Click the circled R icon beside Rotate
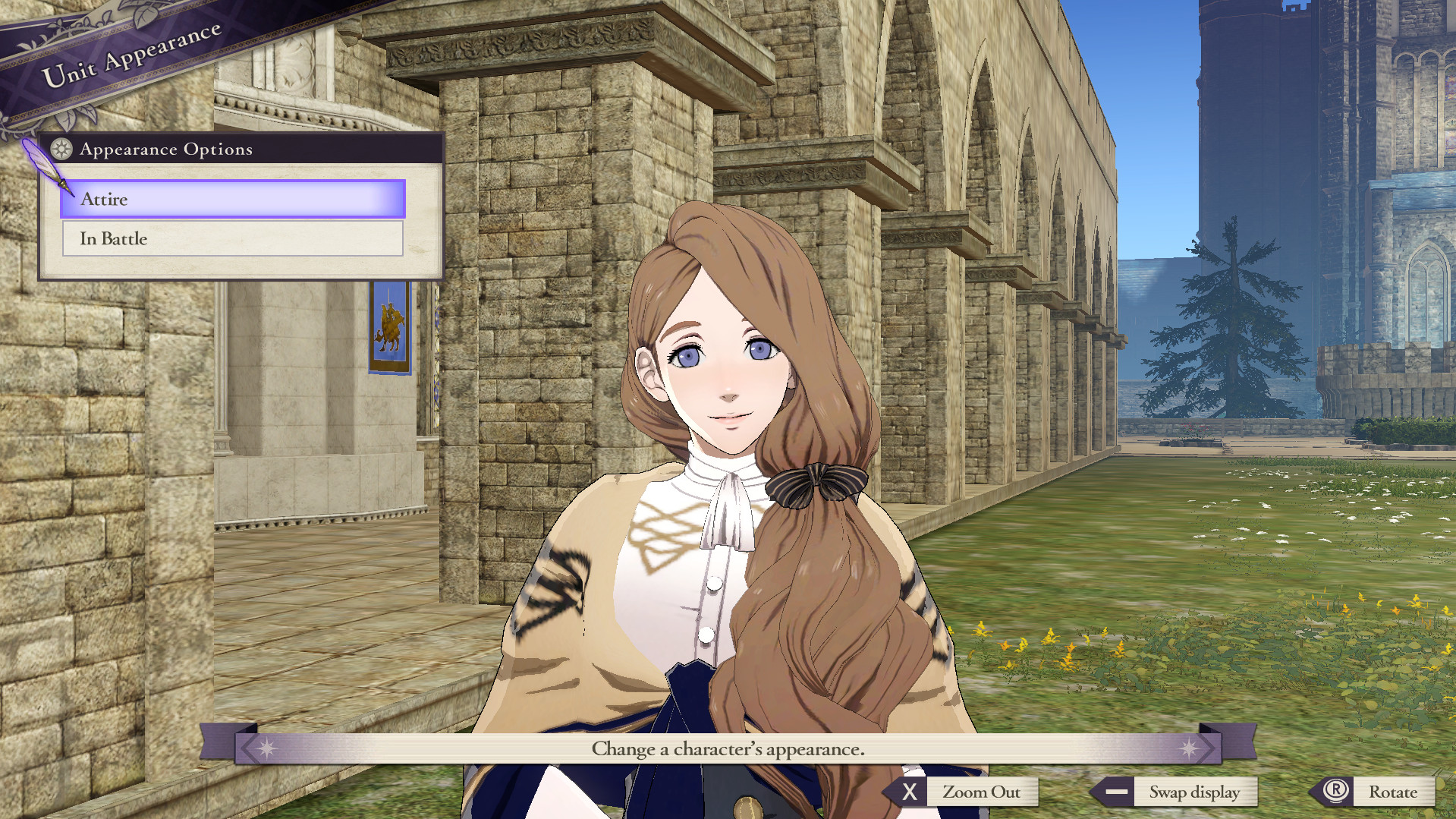Screen dimensions: 1456x819 [x=1335, y=792]
